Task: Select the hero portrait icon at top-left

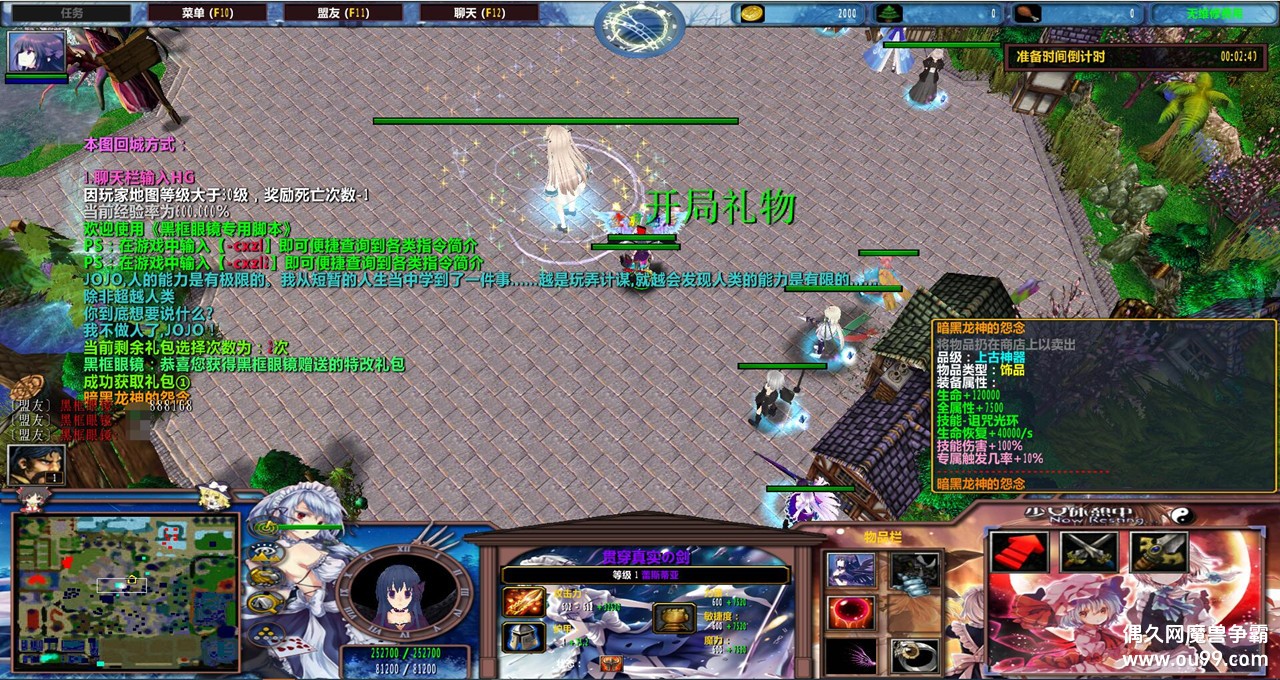Action: tap(37, 51)
